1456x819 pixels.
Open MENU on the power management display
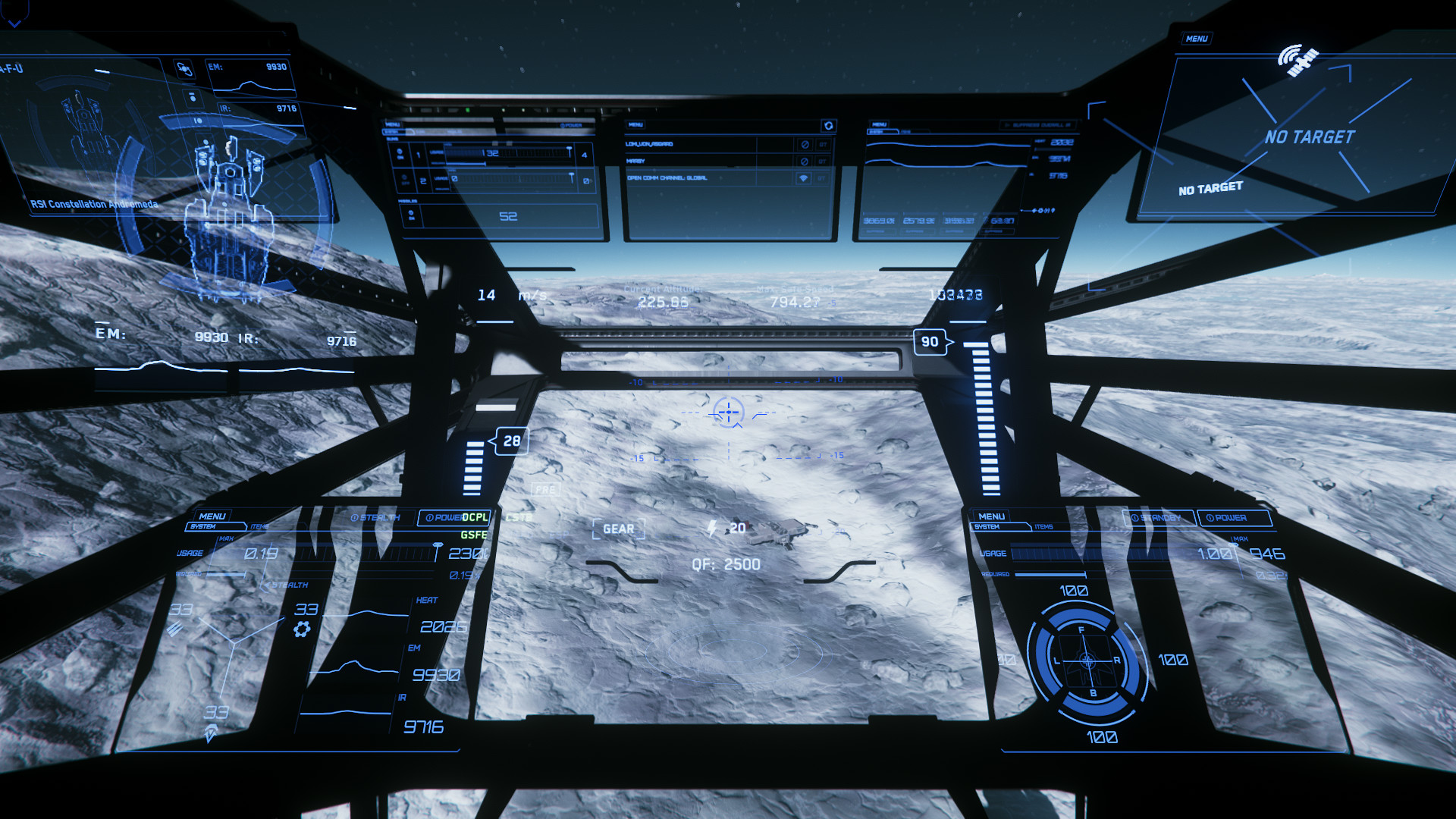pyautogui.click(x=212, y=516)
